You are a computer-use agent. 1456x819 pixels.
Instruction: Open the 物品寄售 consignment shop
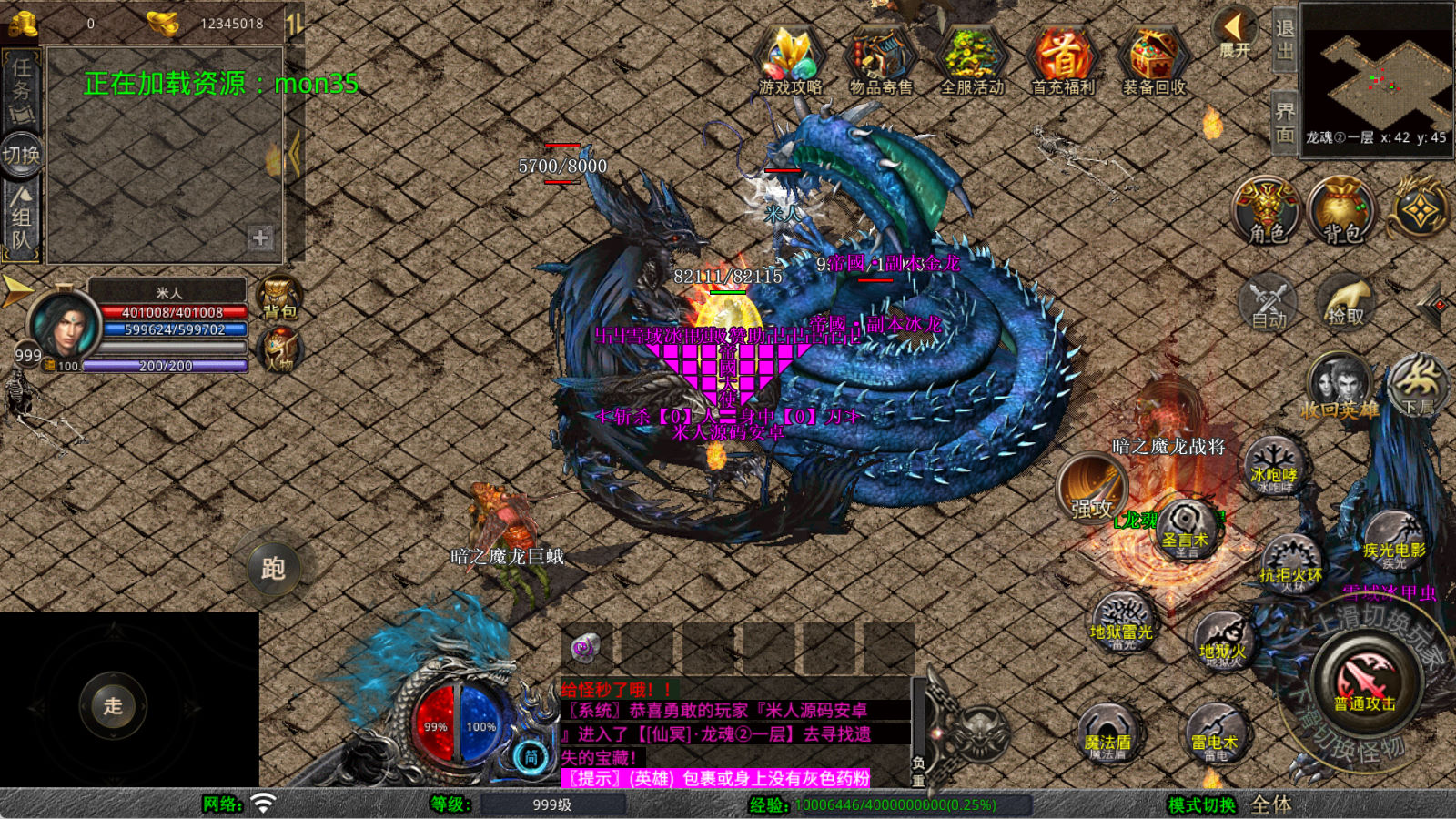click(881, 58)
